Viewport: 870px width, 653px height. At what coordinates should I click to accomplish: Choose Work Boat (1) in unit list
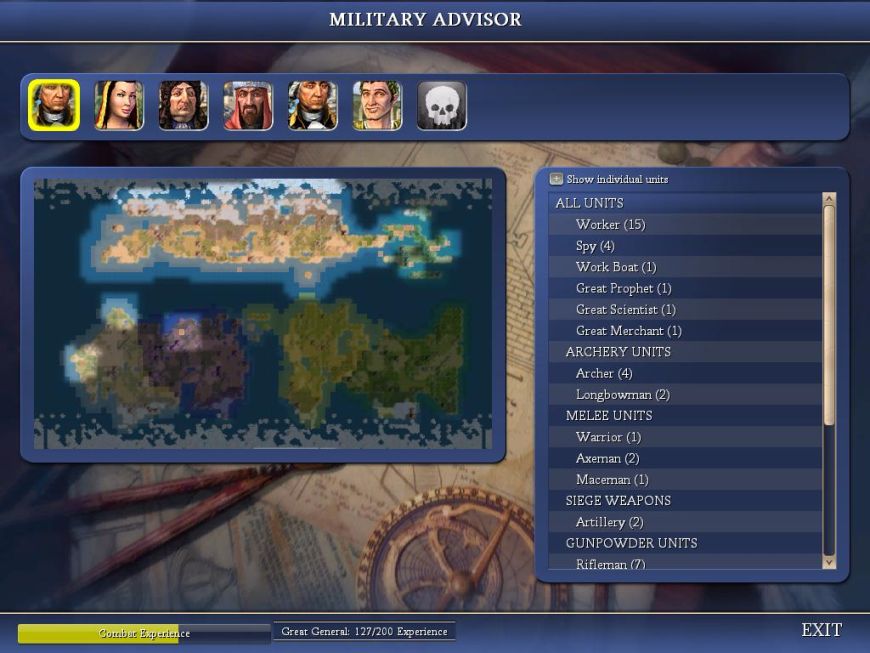coord(615,267)
